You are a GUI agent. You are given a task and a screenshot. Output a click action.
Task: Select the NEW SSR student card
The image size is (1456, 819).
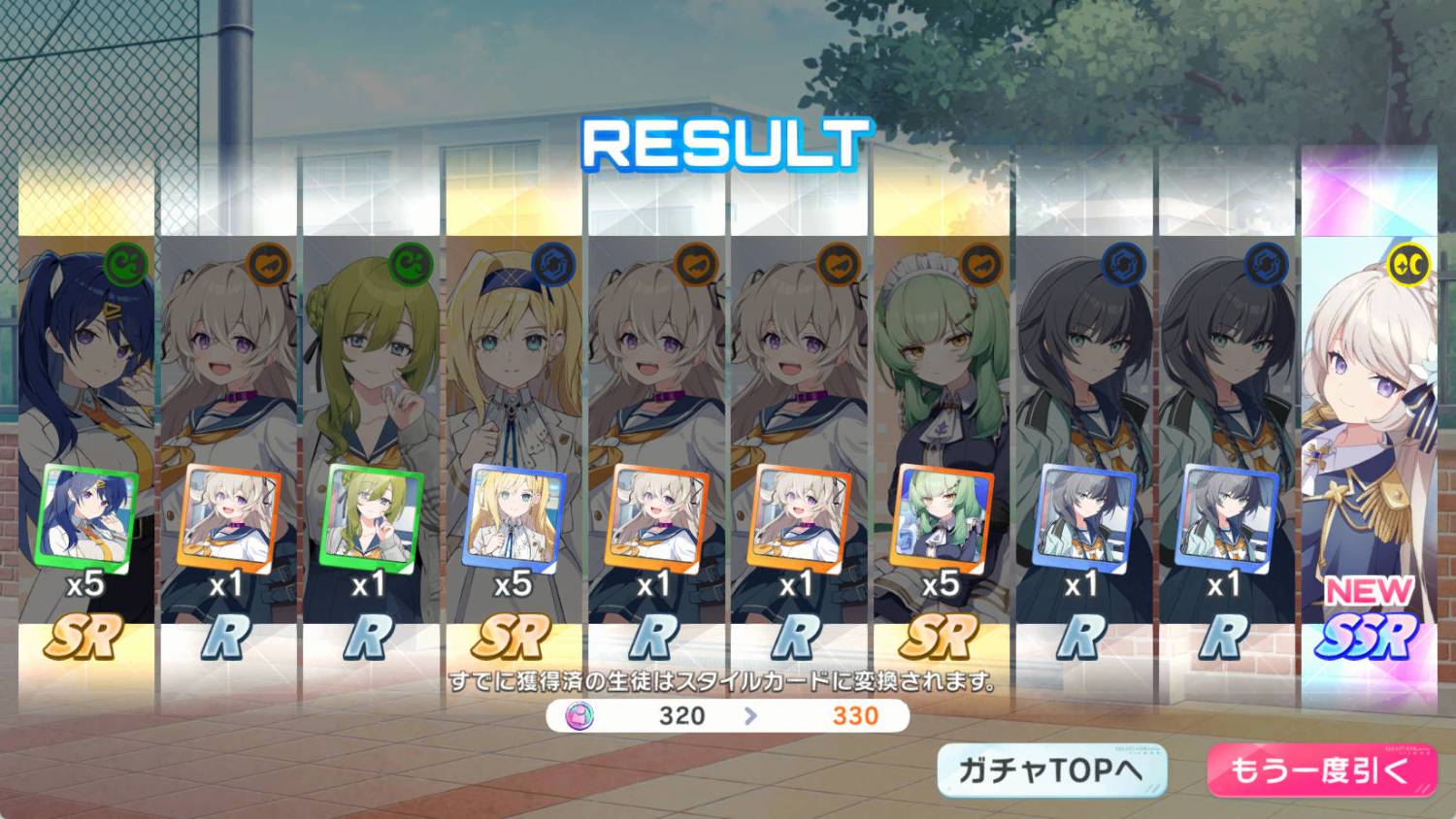[1369, 427]
